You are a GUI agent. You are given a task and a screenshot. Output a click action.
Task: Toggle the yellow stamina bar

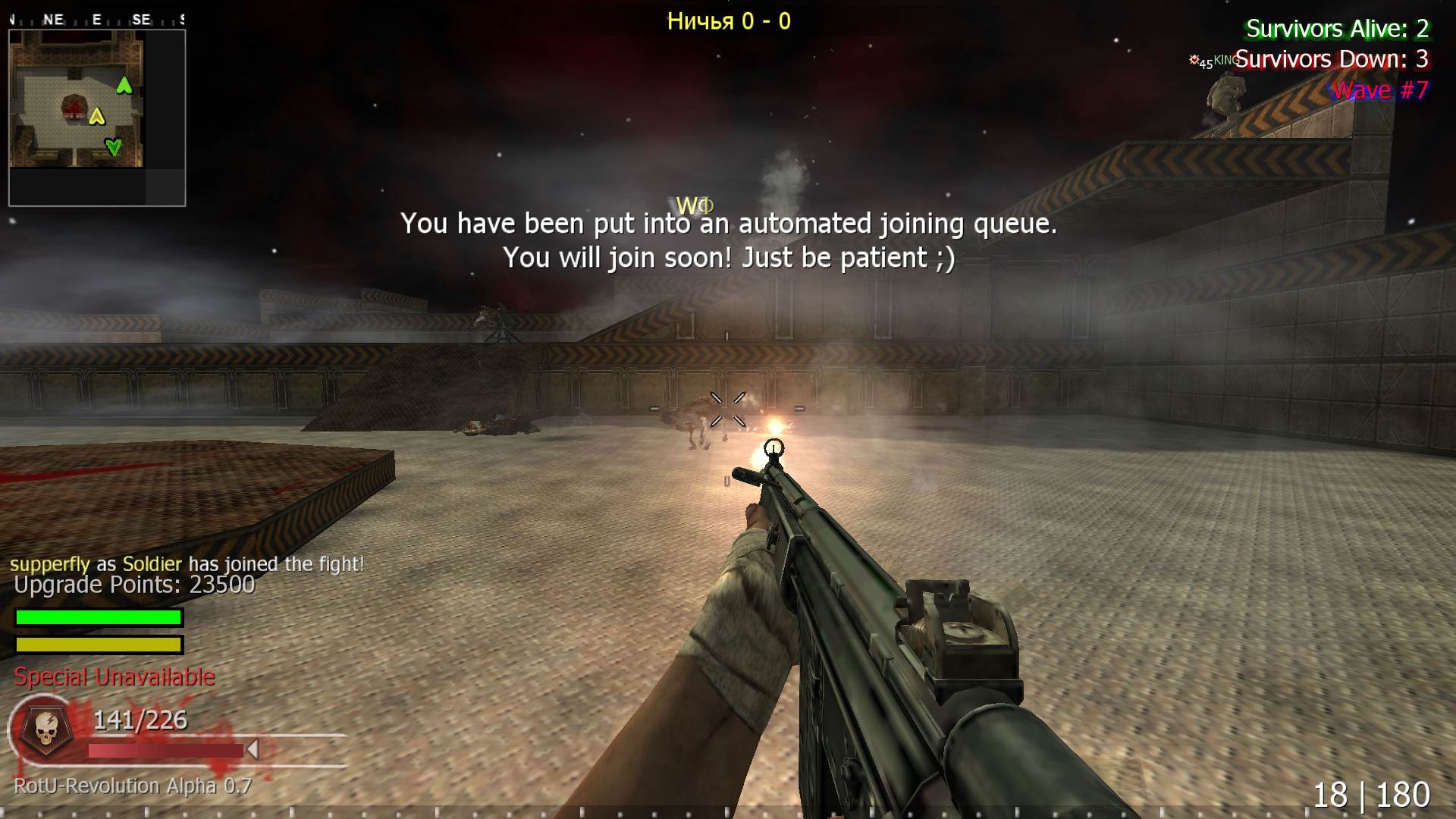[97, 645]
